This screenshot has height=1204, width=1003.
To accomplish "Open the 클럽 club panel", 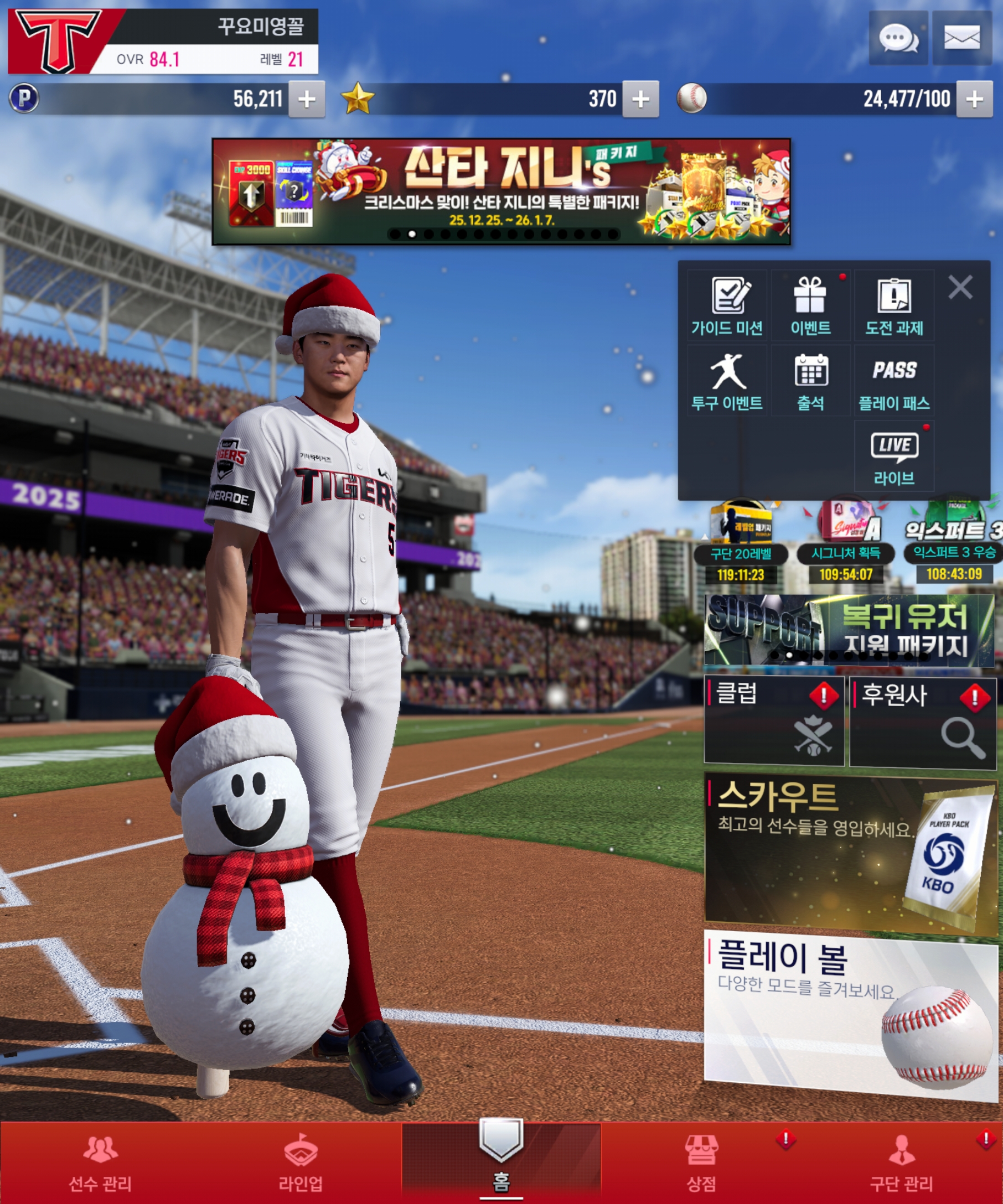I will point(774,720).
